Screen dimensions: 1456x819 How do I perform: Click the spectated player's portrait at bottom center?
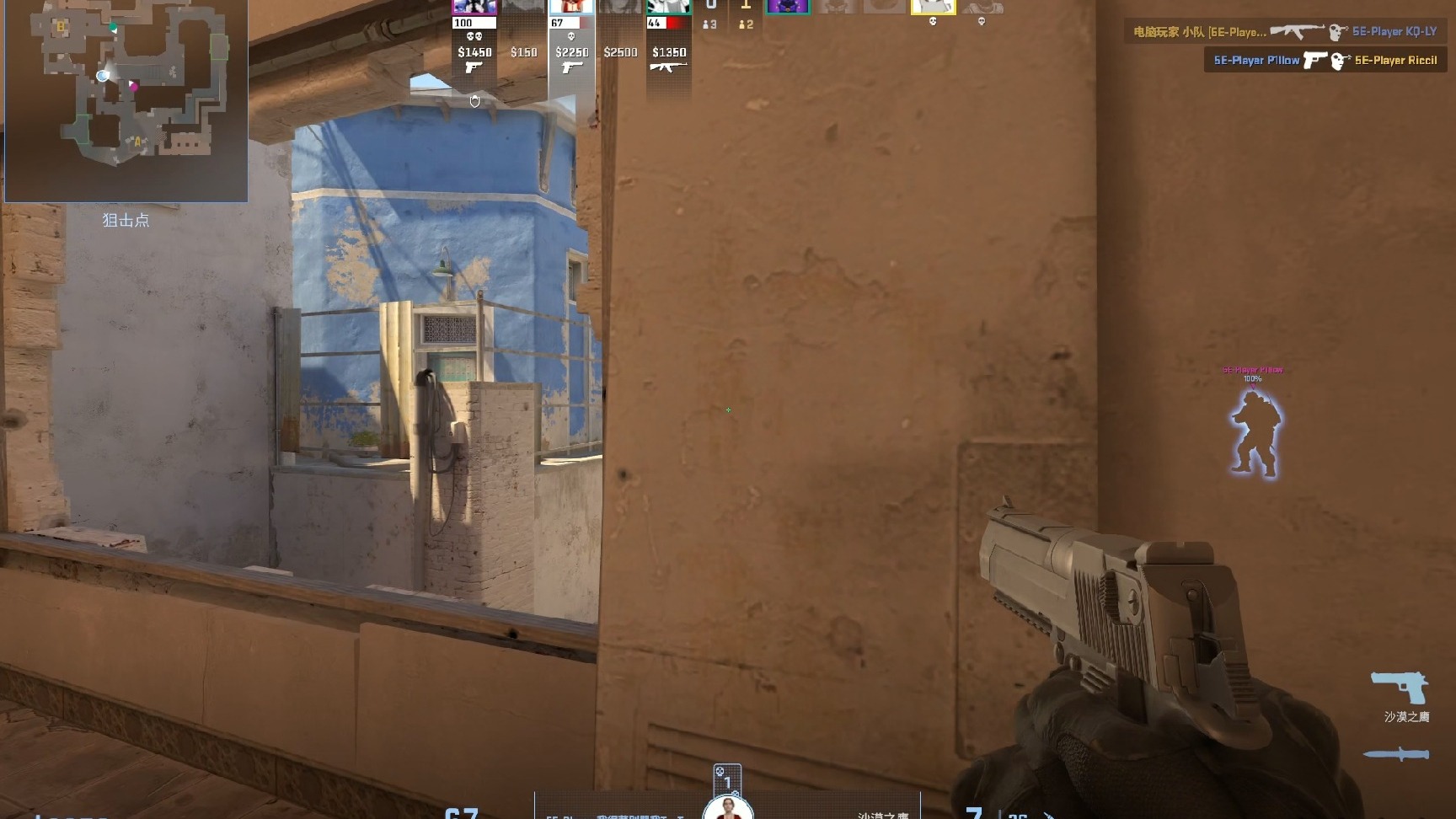[726, 811]
